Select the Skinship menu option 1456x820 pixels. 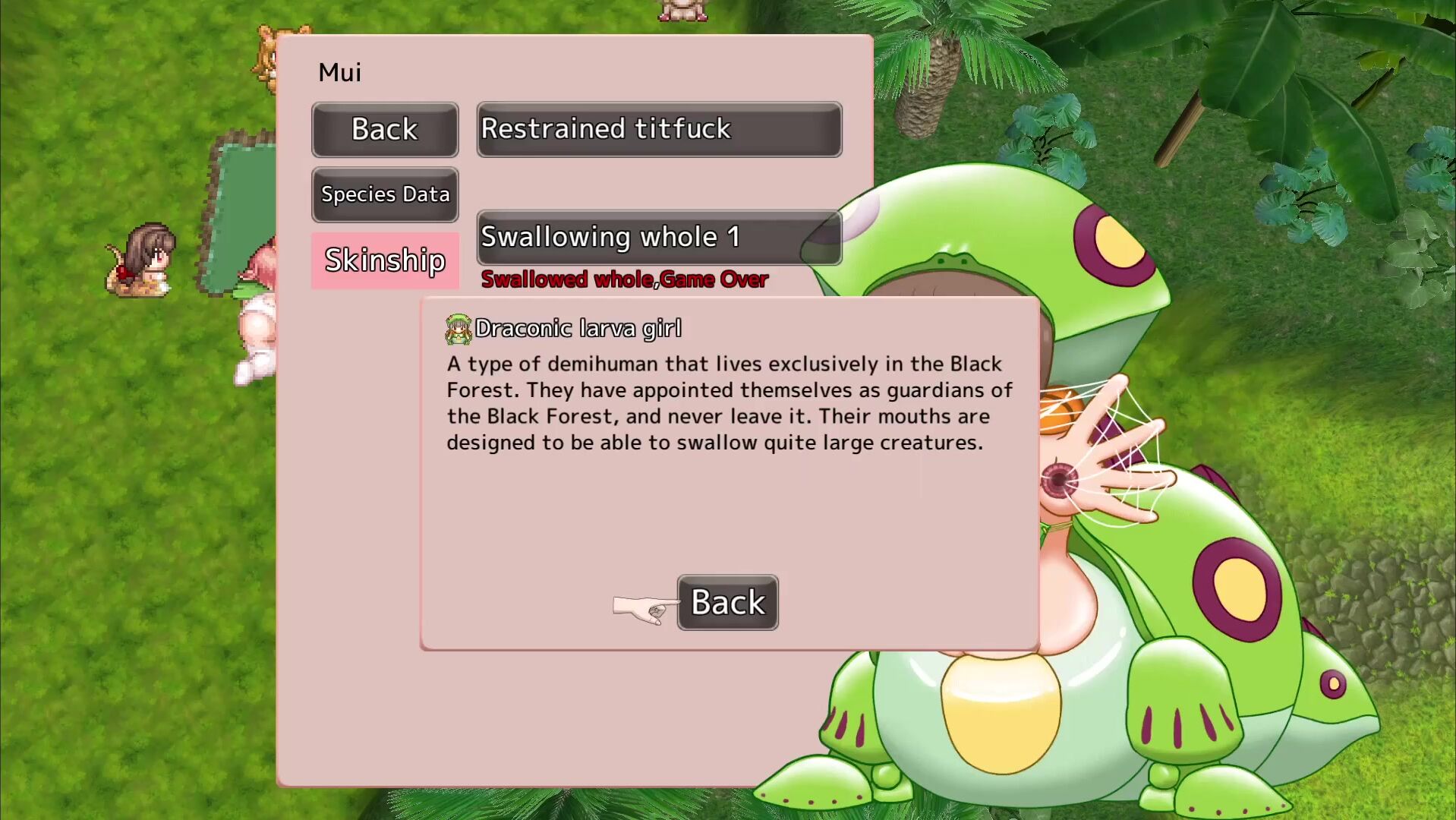pos(385,260)
